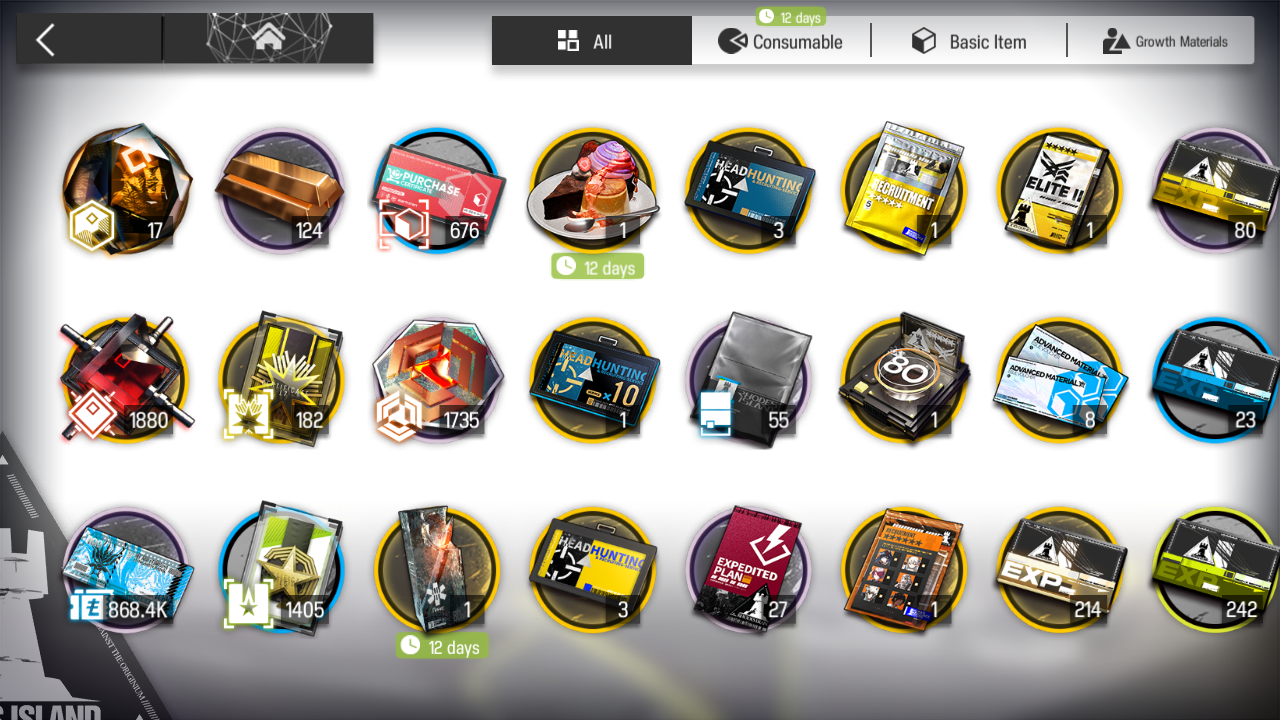Select the Recruitment Permit item
1280x720 pixels.
(x=904, y=190)
